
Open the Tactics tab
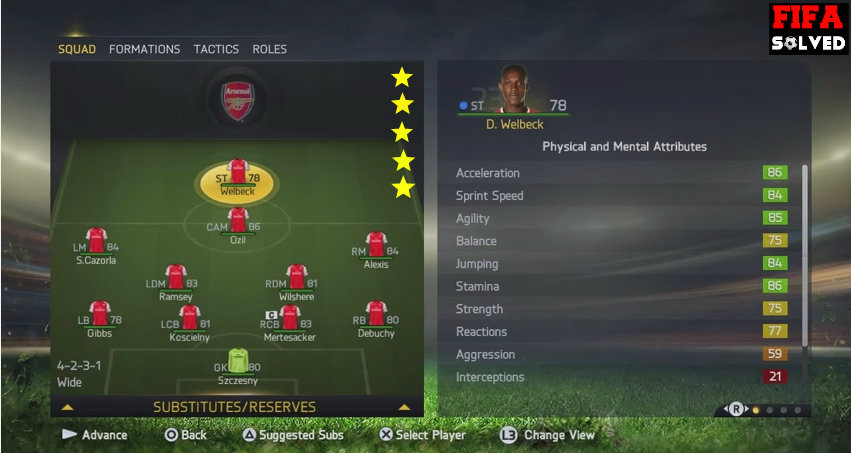(216, 49)
